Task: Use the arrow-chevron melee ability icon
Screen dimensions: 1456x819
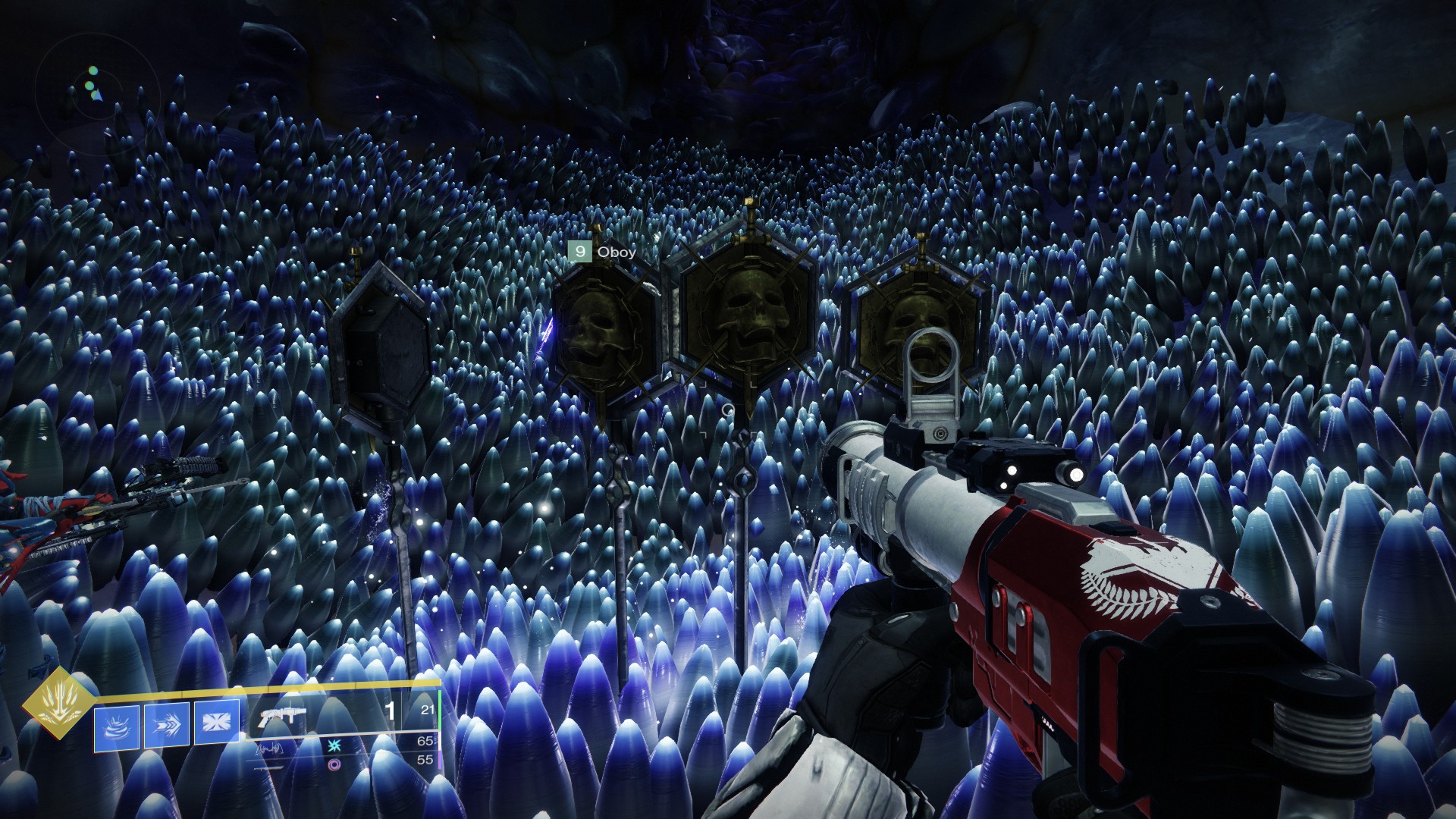Action: click(x=167, y=727)
